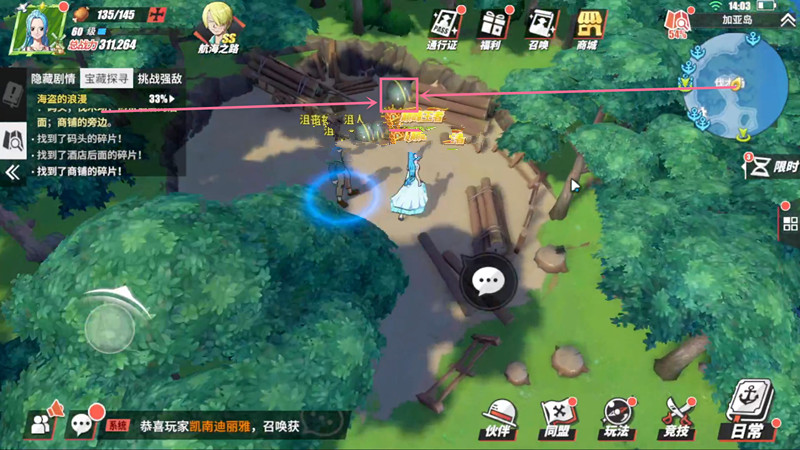Open the 商城 shop
This screenshot has height=450, width=800.
click(x=586, y=29)
